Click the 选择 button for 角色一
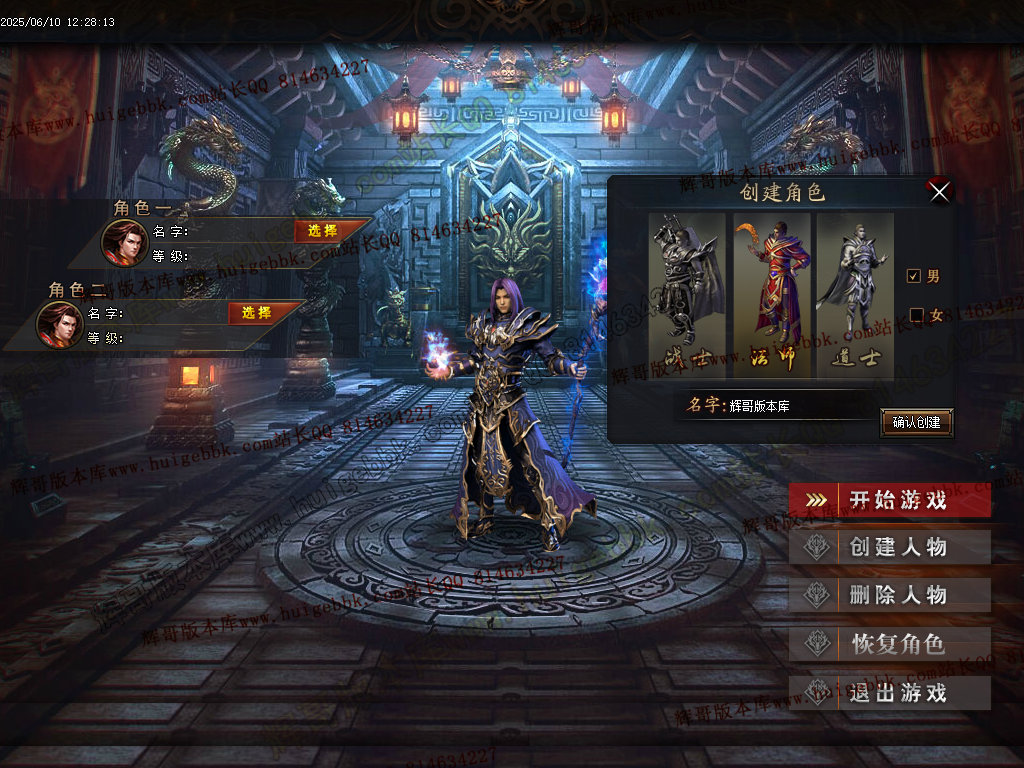The width and height of the screenshot is (1024, 768). [322, 231]
